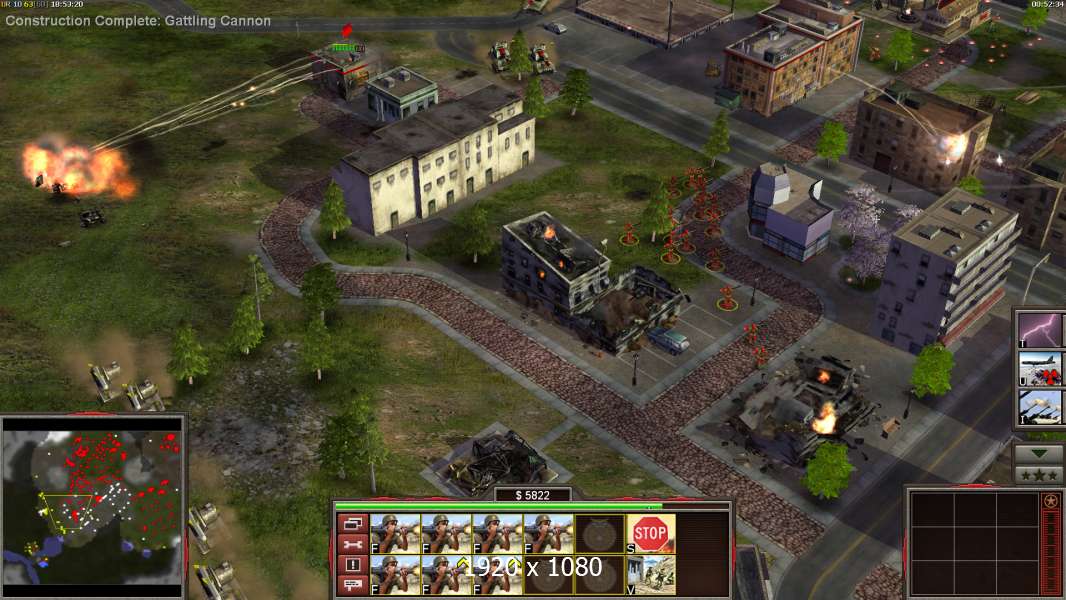Screen dimensions: 1066x600
Task: Click the wrench repair mode button
Action: click(x=352, y=544)
